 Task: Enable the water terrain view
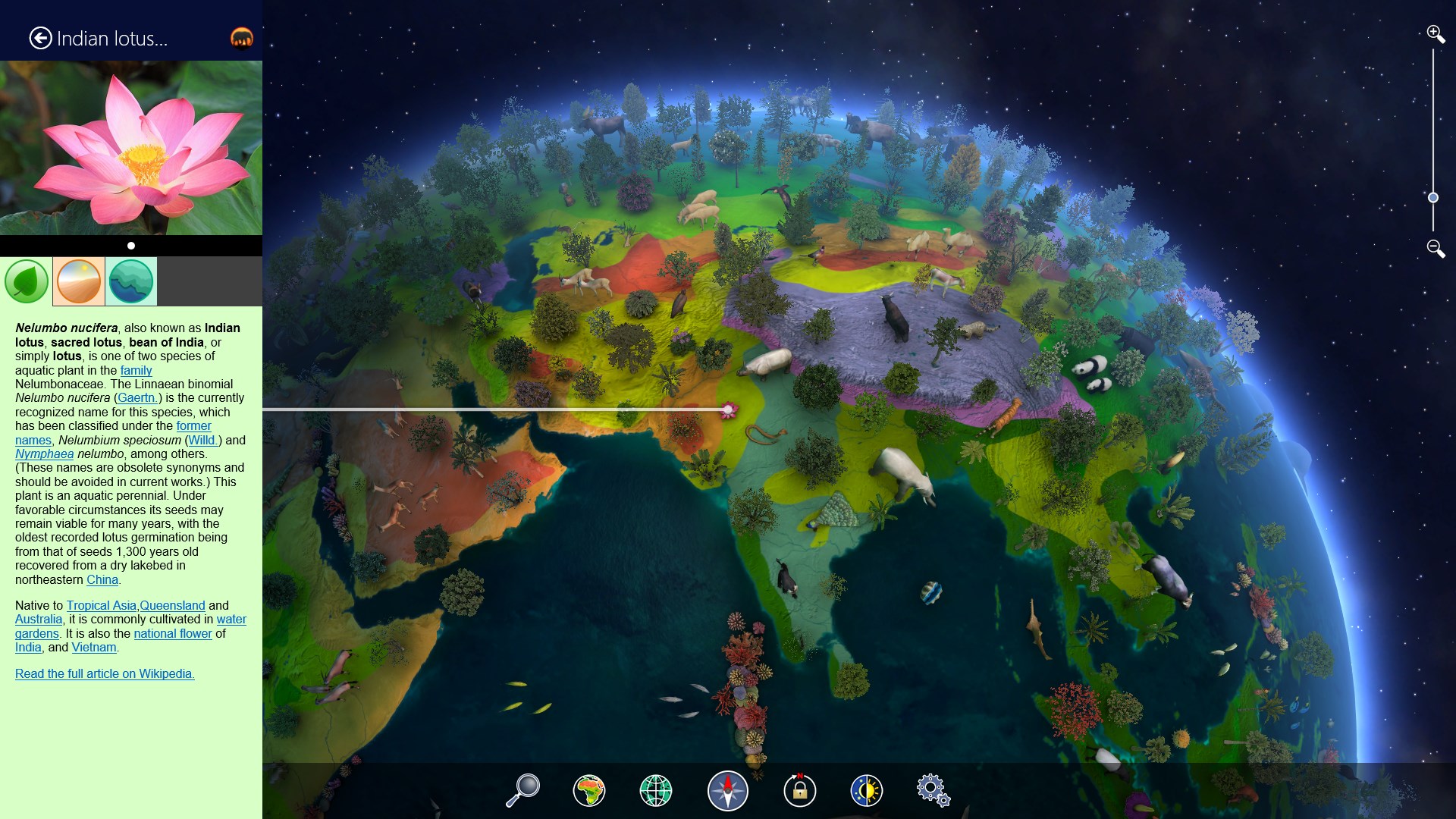[x=132, y=281]
